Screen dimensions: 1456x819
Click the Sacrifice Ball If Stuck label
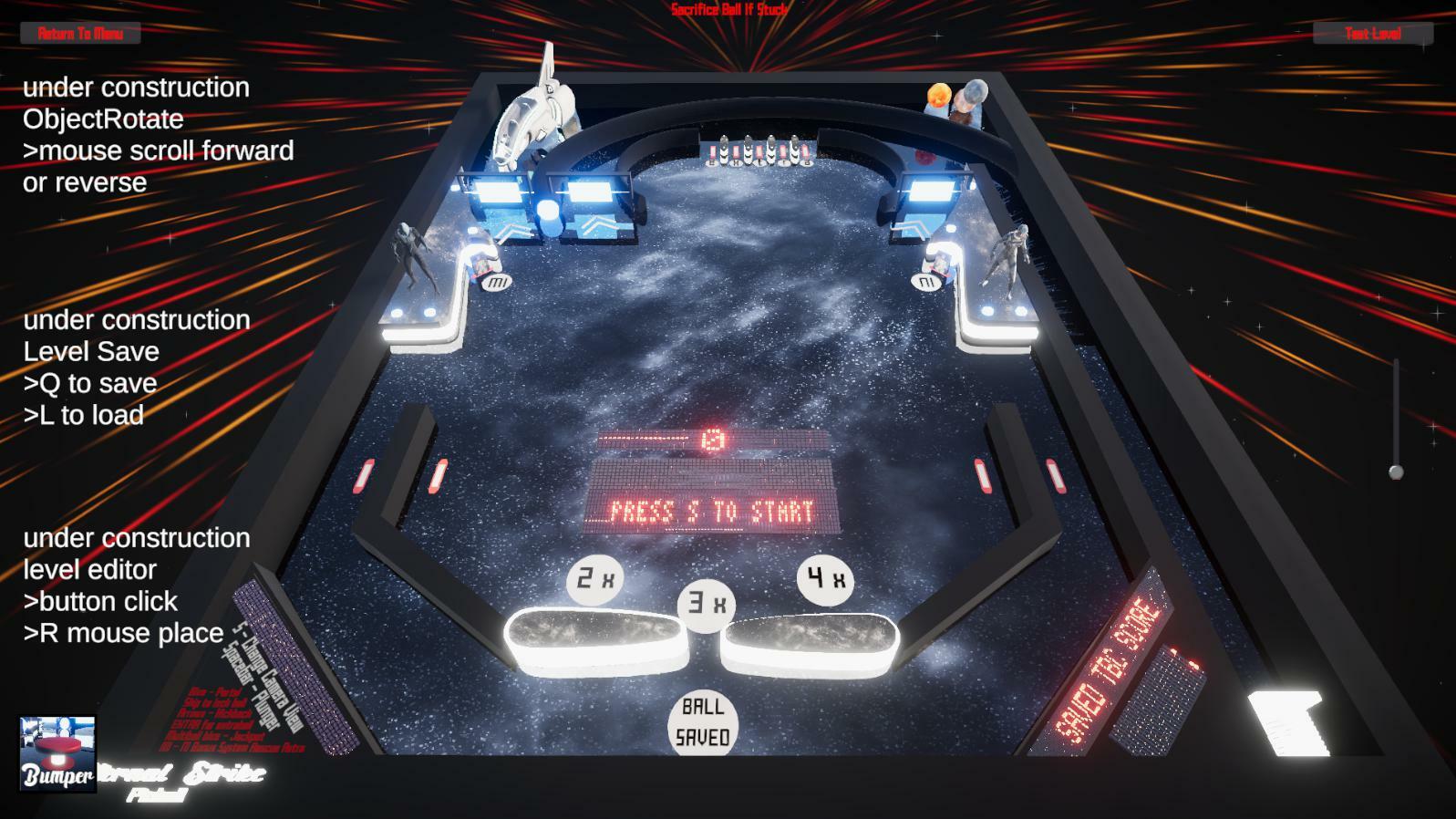coord(727,9)
